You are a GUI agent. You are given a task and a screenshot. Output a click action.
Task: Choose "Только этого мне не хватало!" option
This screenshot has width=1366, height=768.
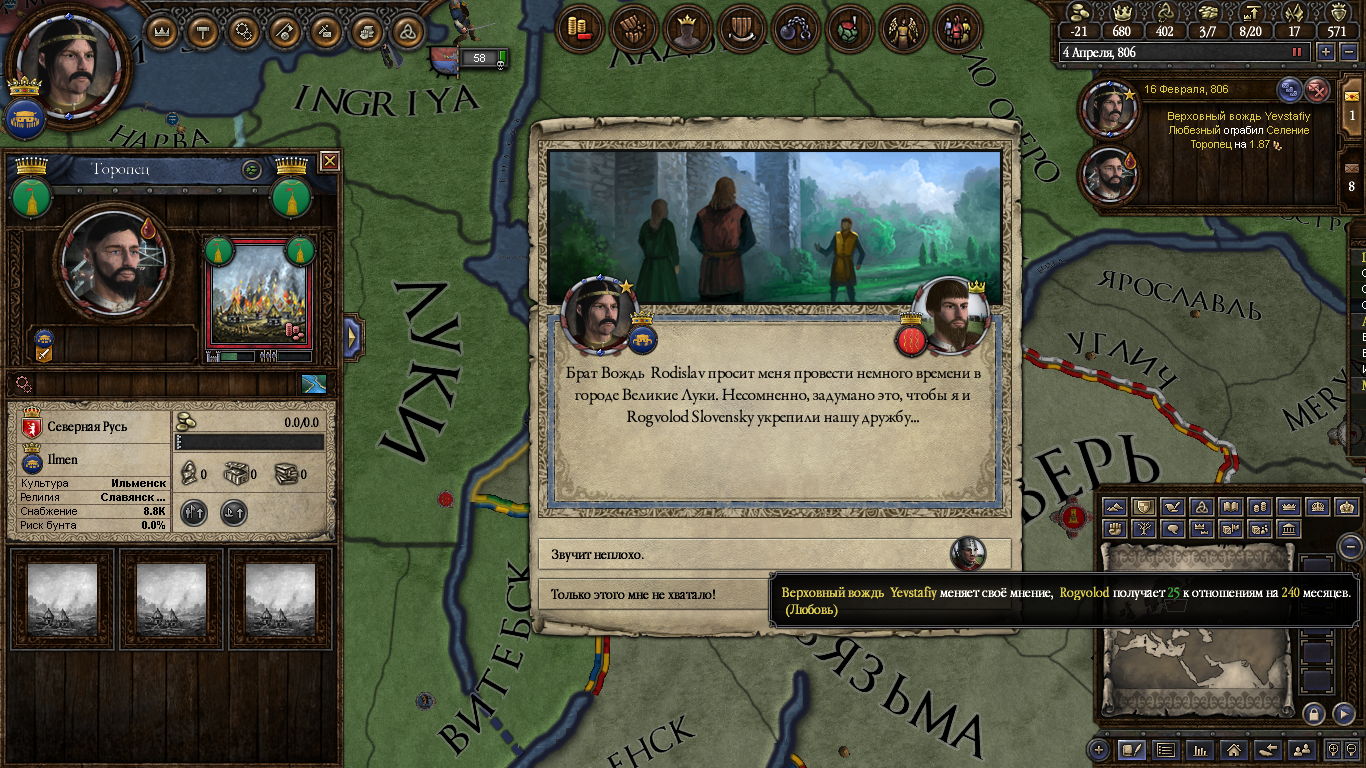tap(650, 594)
